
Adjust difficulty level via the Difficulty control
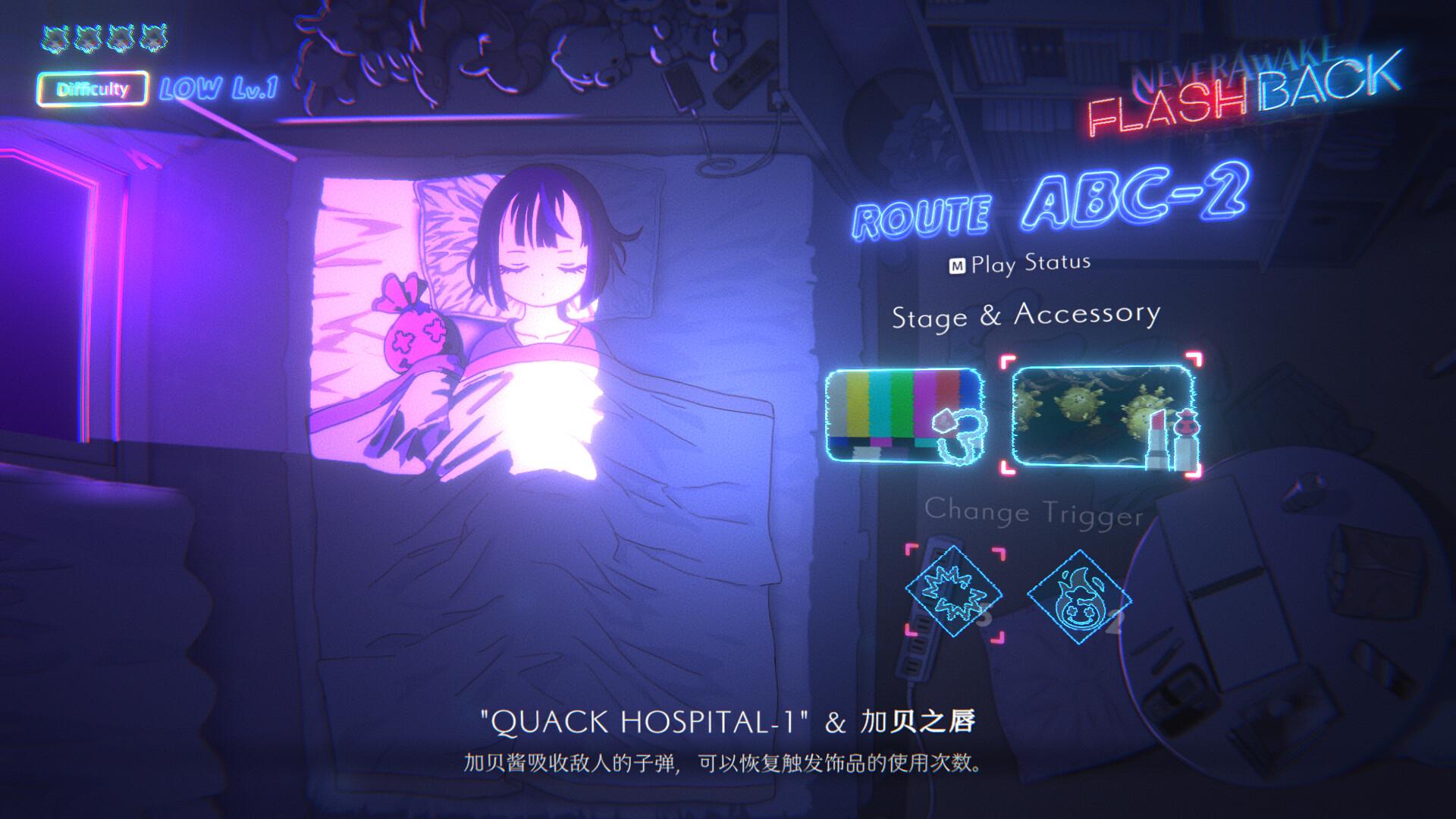tap(93, 88)
